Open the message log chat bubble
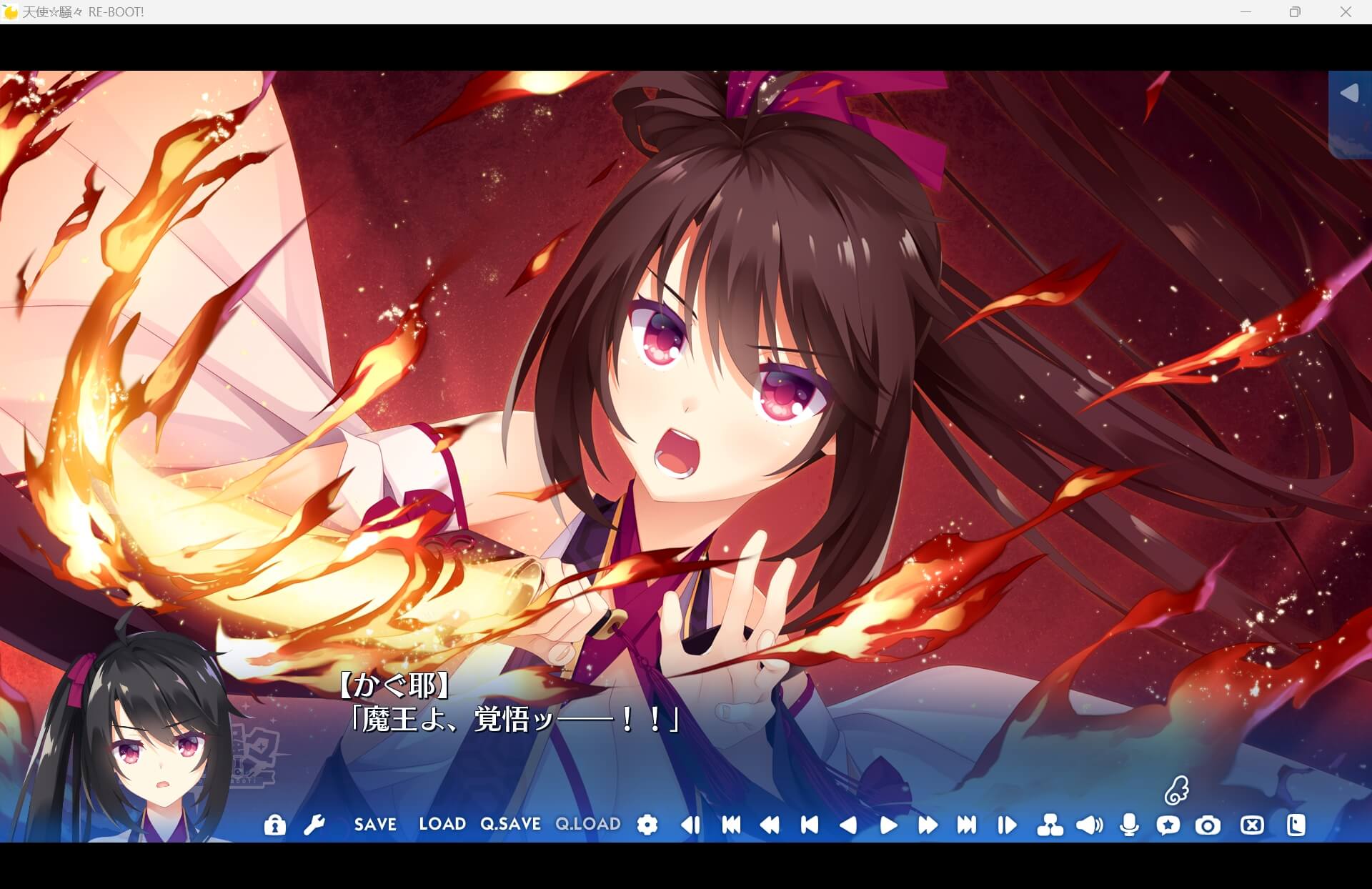The image size is (1372, 889). click(x=1169, y=825)
